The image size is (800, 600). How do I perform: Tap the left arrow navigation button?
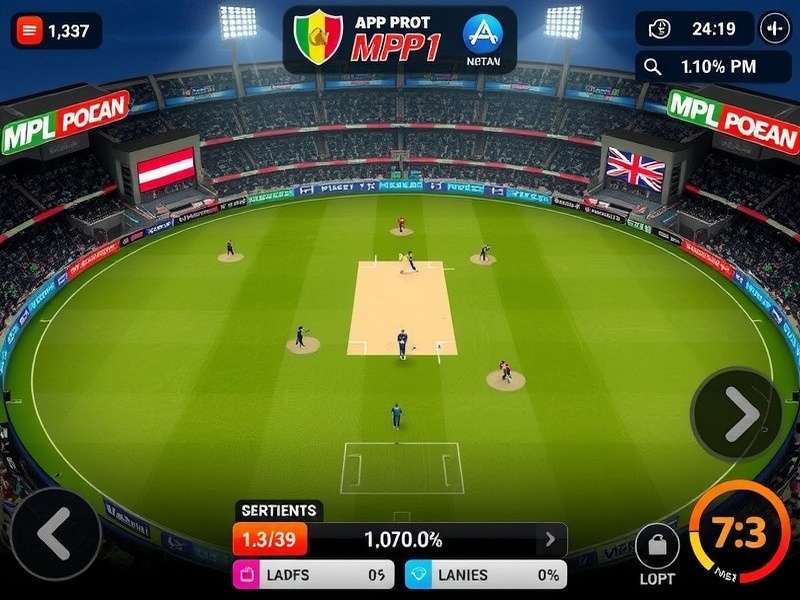(55, 533)
